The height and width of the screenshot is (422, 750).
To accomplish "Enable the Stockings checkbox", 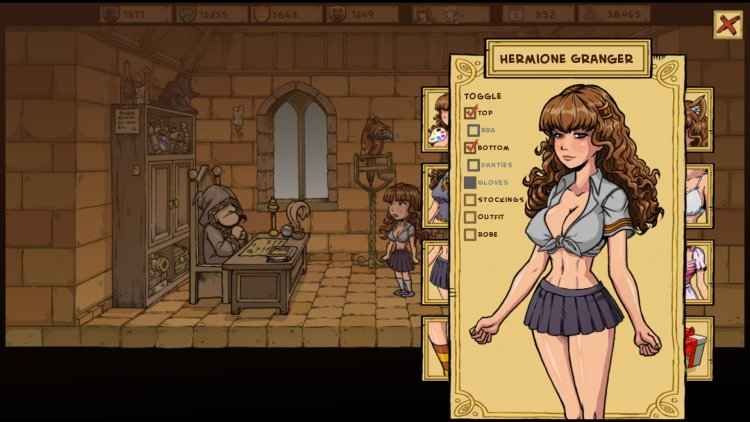I will (470, 200).
